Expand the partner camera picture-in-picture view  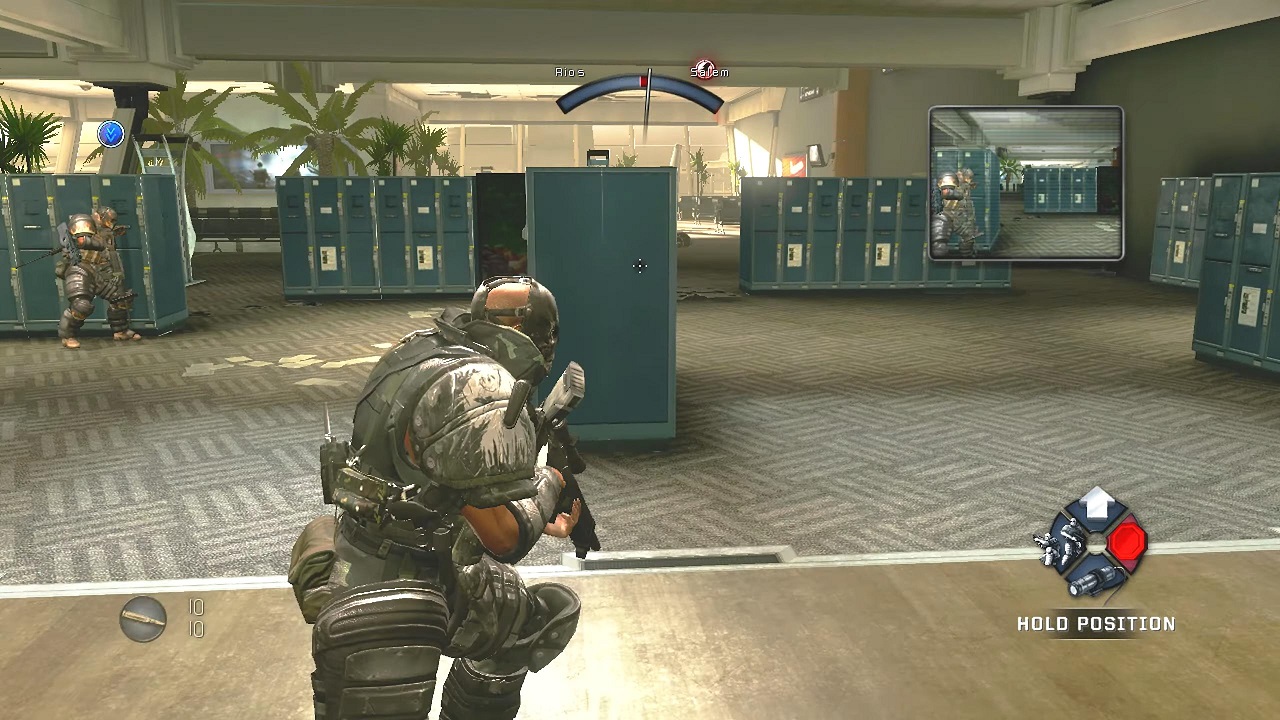tap(1025, 183)
